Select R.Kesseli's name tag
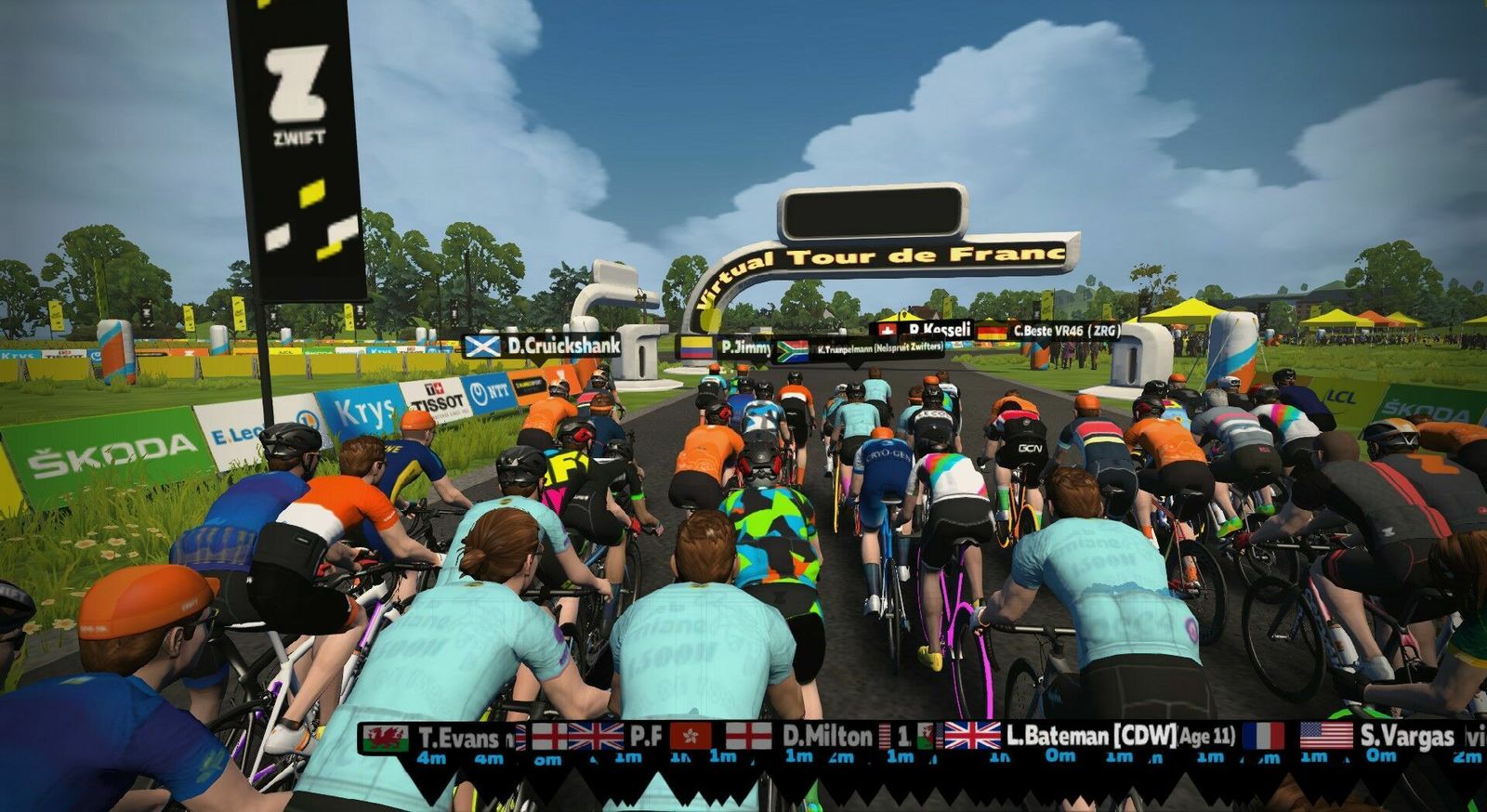Viewport: 1487px width, 812px height. (x=925, y=329)
